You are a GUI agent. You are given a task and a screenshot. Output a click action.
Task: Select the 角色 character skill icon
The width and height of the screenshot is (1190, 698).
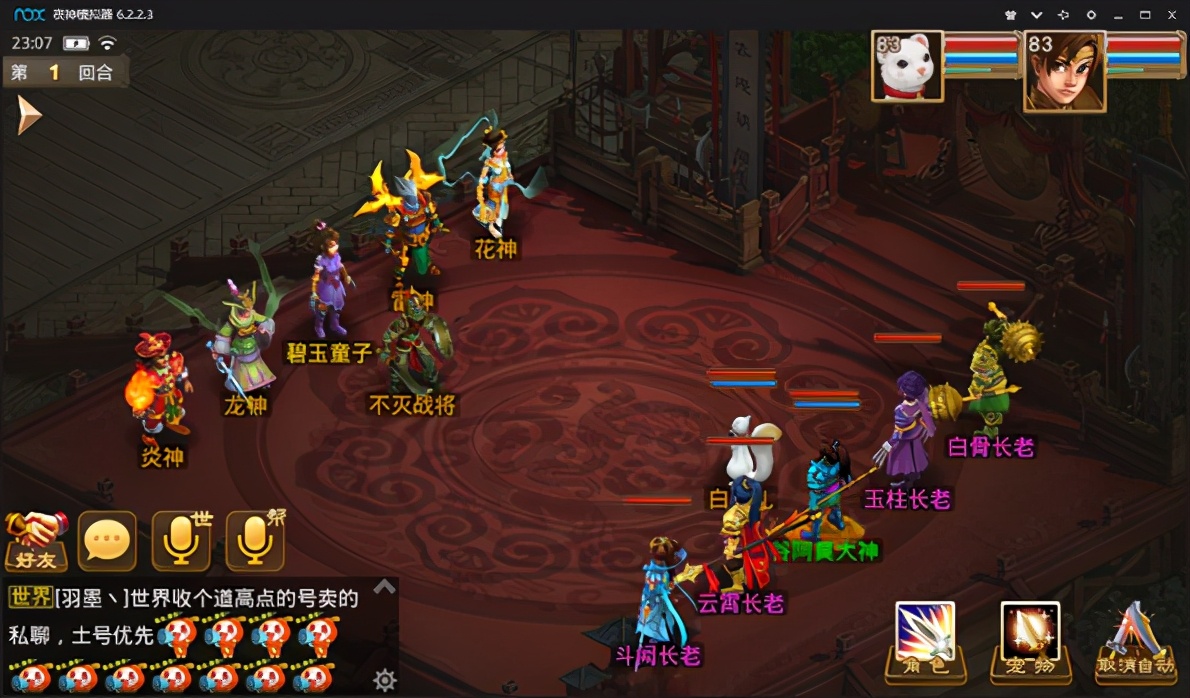point(925,640)
